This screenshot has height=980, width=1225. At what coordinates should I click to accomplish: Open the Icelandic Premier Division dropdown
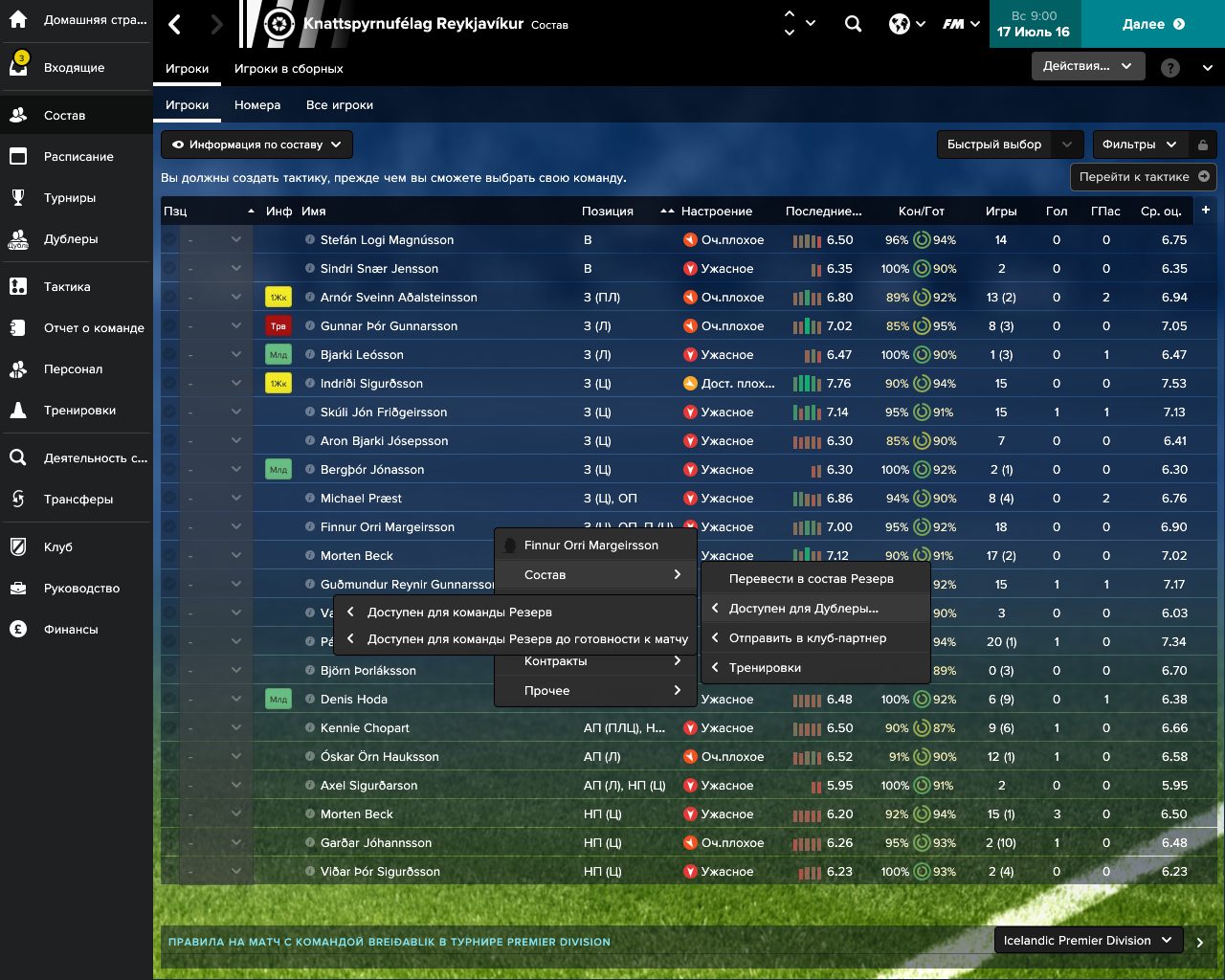1087,940
